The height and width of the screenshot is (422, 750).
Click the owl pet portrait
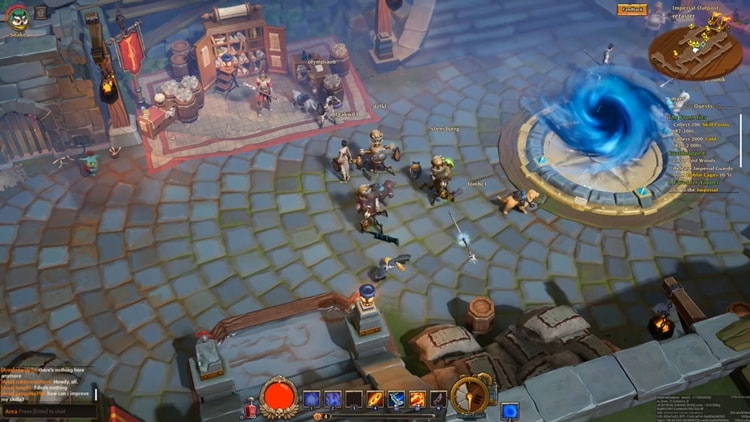pyautogui.click(x=19, y=17)
